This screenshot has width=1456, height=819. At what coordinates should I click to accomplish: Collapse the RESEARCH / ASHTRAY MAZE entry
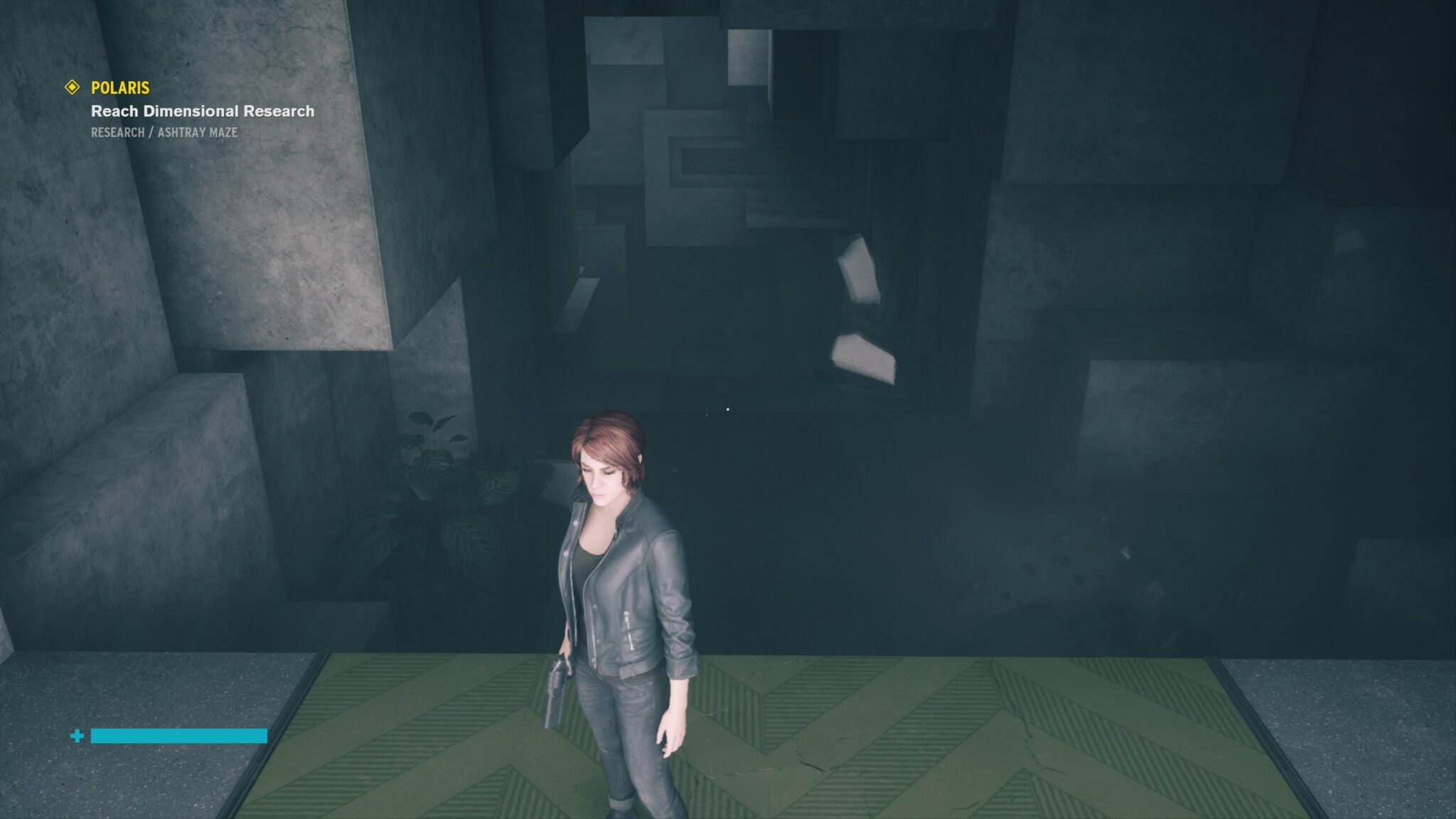(166, 132)
